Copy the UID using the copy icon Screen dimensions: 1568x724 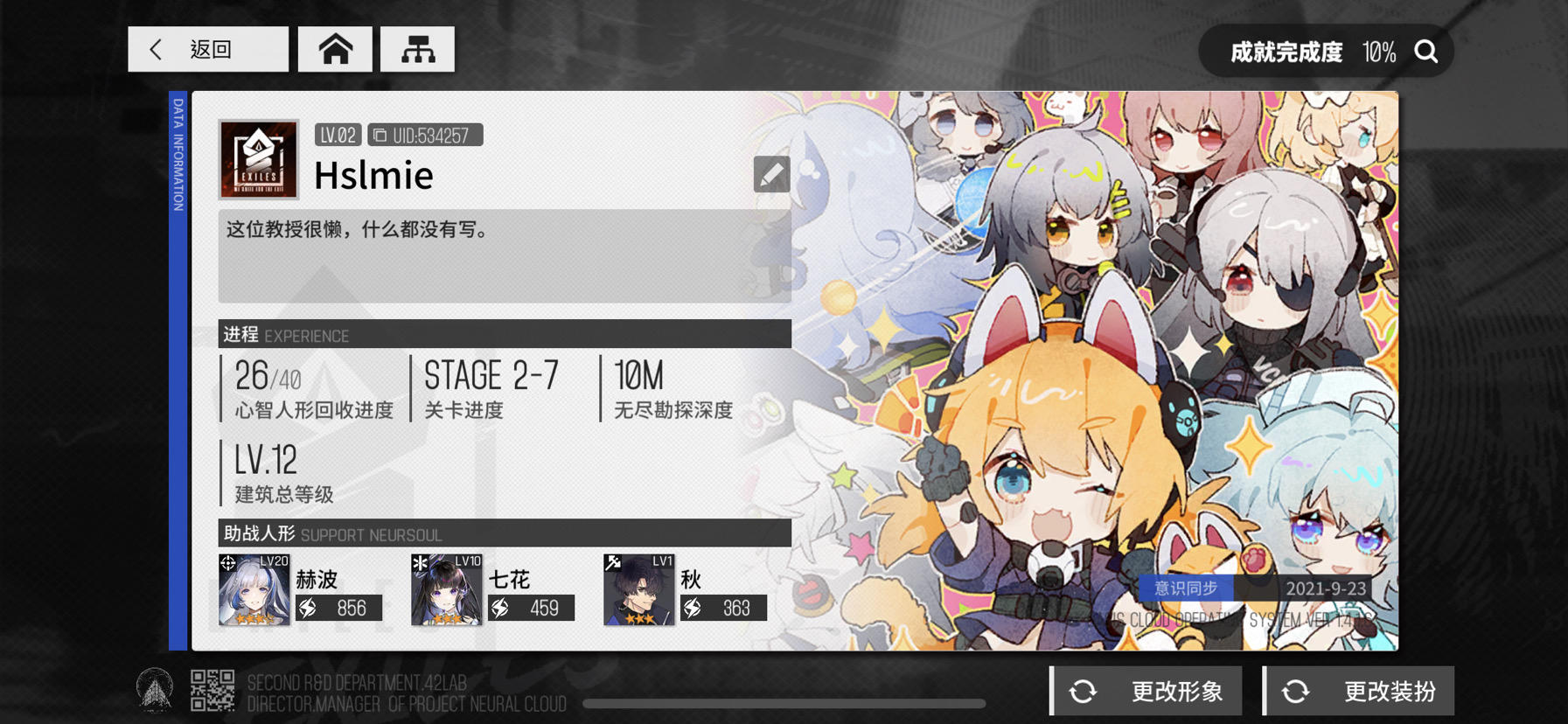coord(380,134)
